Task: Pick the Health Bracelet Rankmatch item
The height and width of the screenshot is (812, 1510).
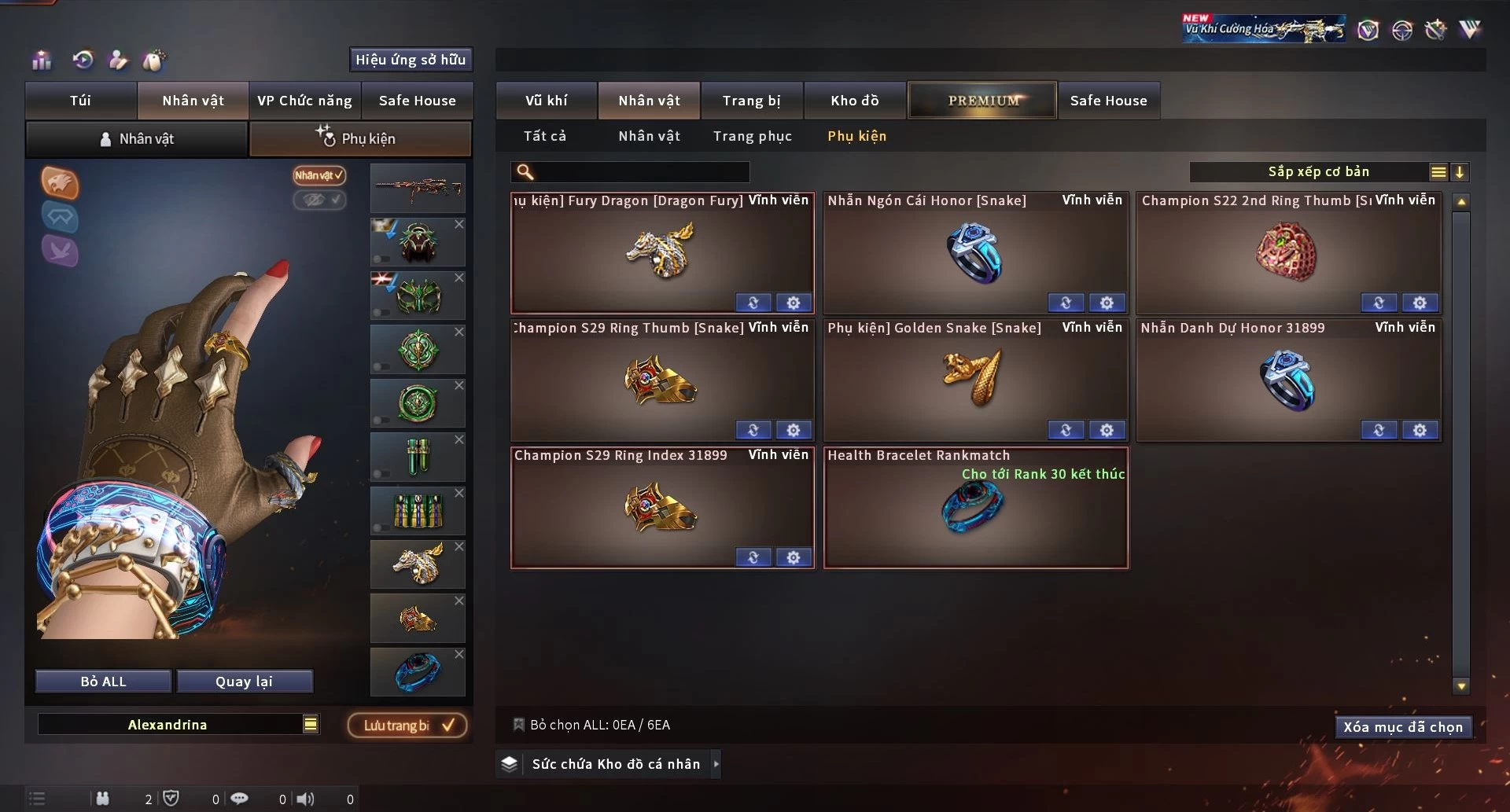Action: click(x=974, y=508)
